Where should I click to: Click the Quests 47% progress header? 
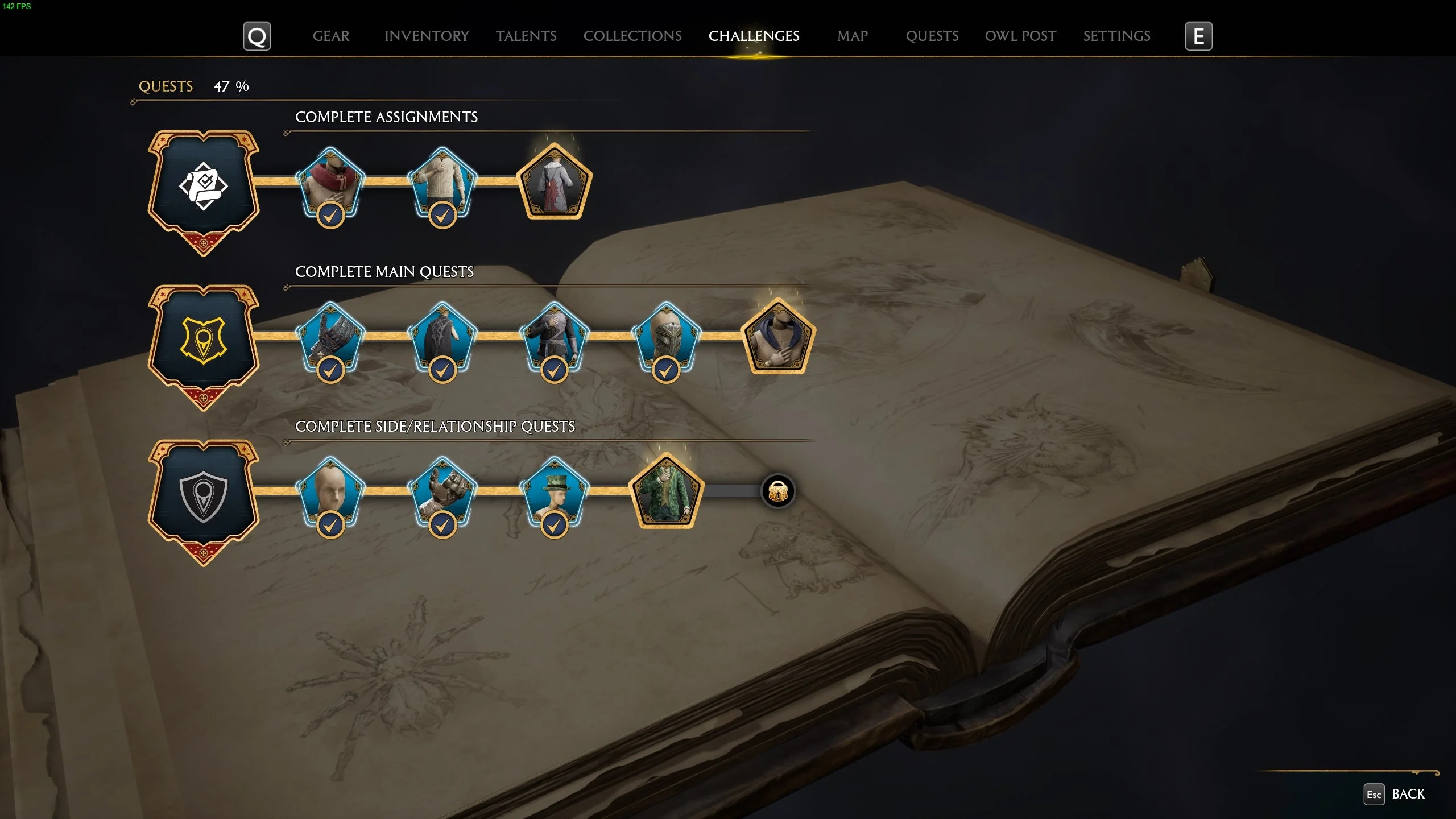[193, 86]
